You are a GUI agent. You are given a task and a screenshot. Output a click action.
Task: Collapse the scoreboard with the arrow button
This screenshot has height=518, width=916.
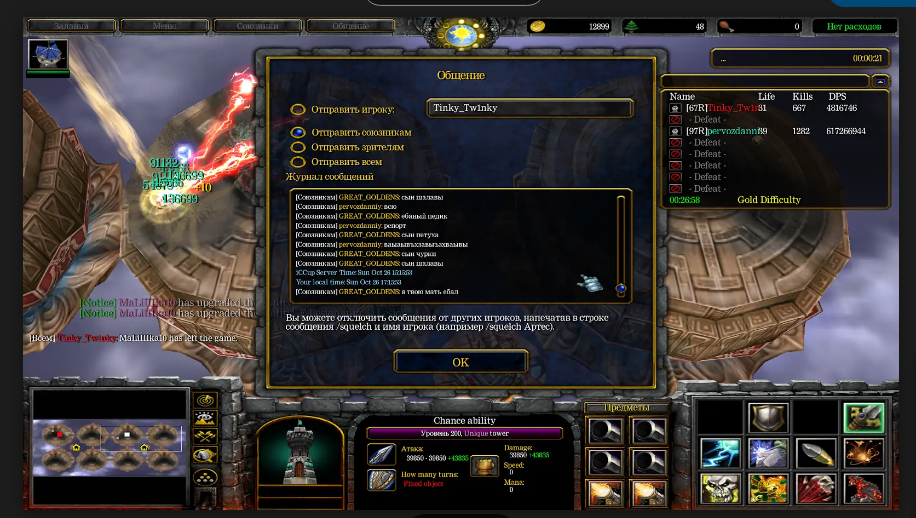pyautogui.click(x=880, y=81)
